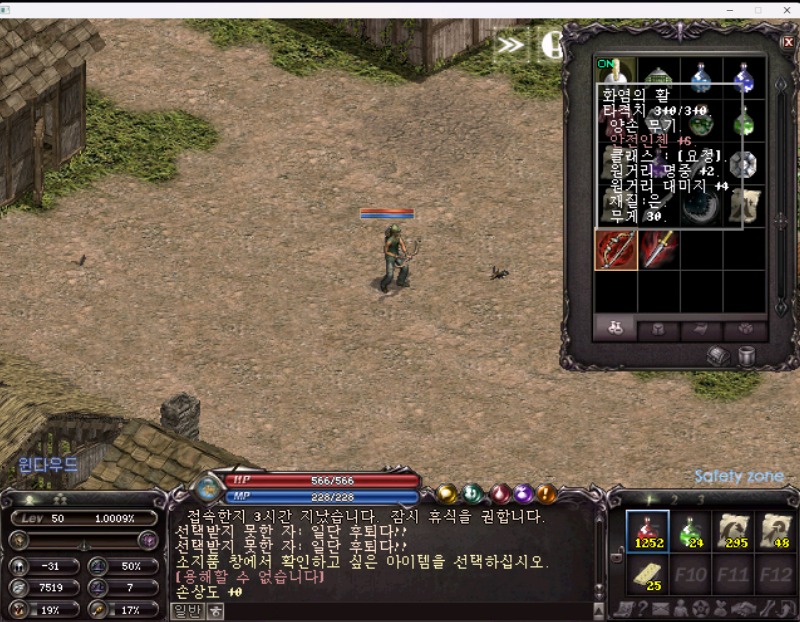Select the 일반 chat tab
The width and height of the screenshot is (800, 622).
tap(187, 611)
